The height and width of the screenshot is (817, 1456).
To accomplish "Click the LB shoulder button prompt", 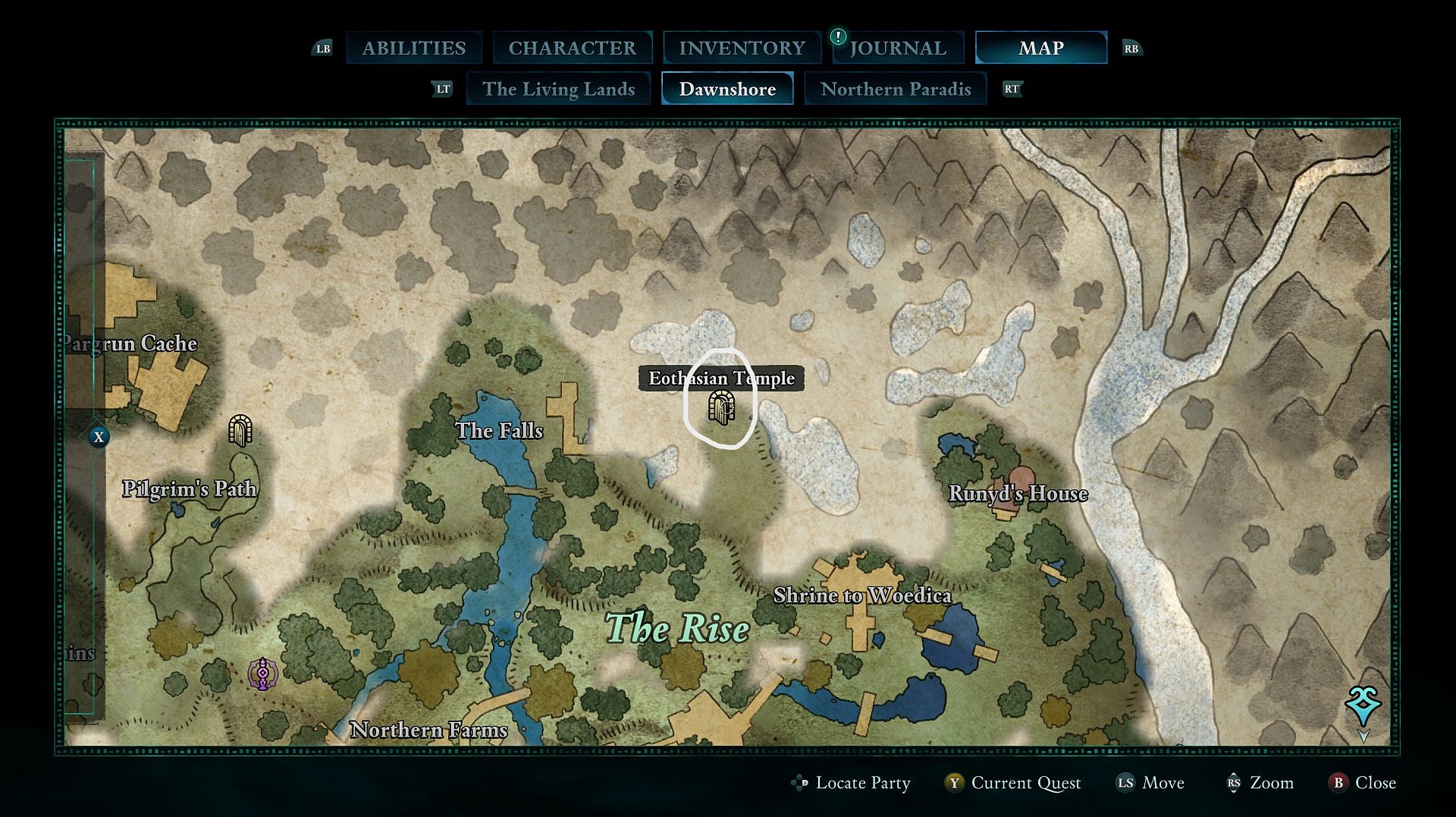I will [323, 48].
